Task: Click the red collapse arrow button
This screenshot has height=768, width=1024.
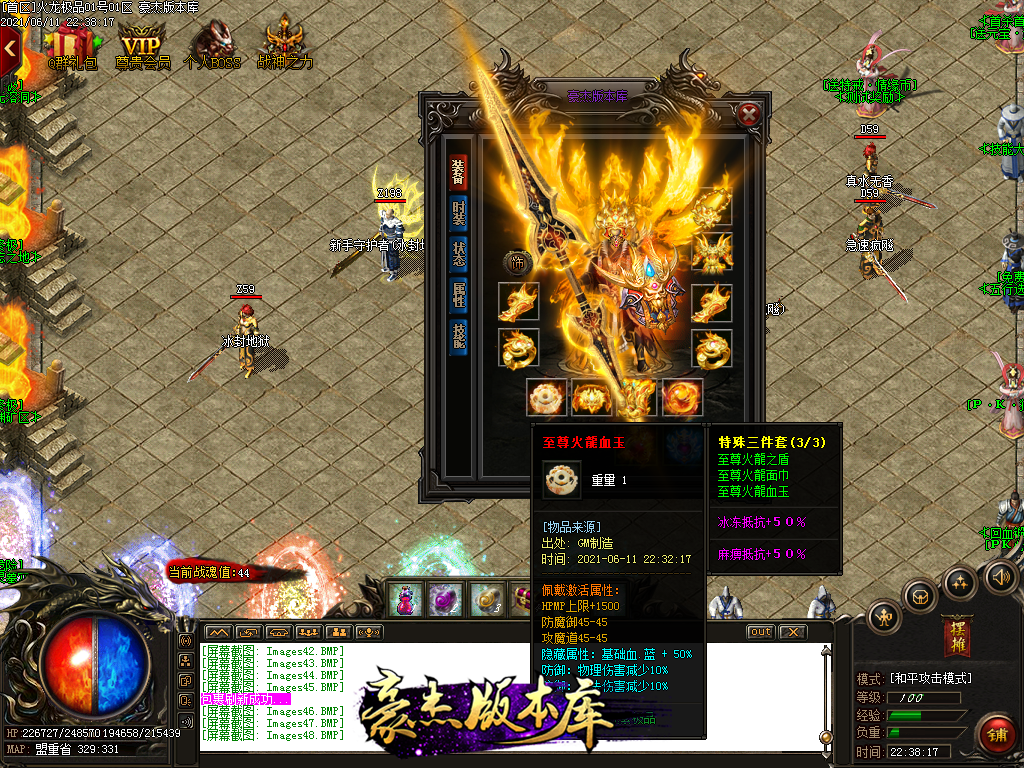Action: click(11, 45)
